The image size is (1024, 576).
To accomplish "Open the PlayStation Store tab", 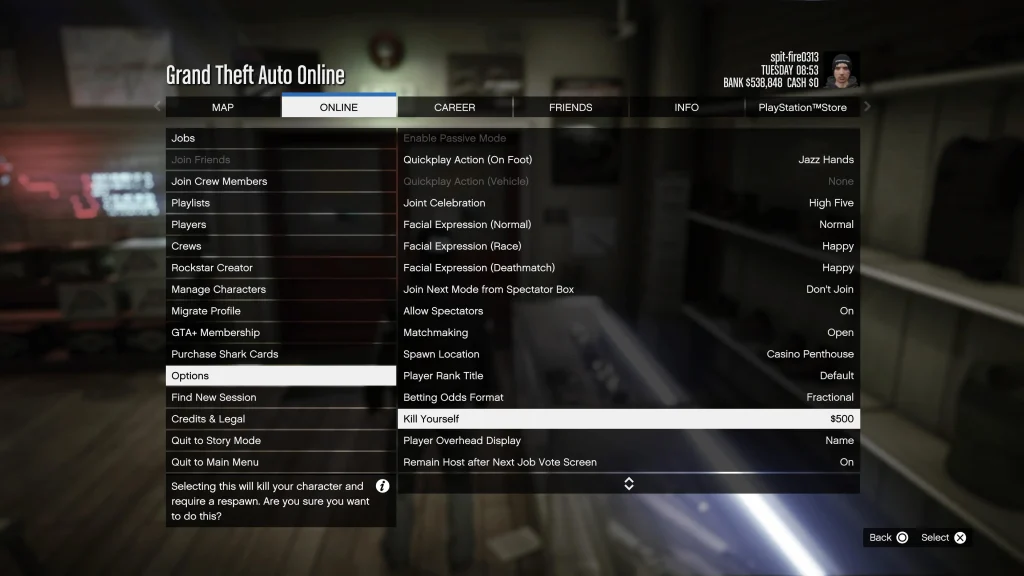I will coord(802,107).
